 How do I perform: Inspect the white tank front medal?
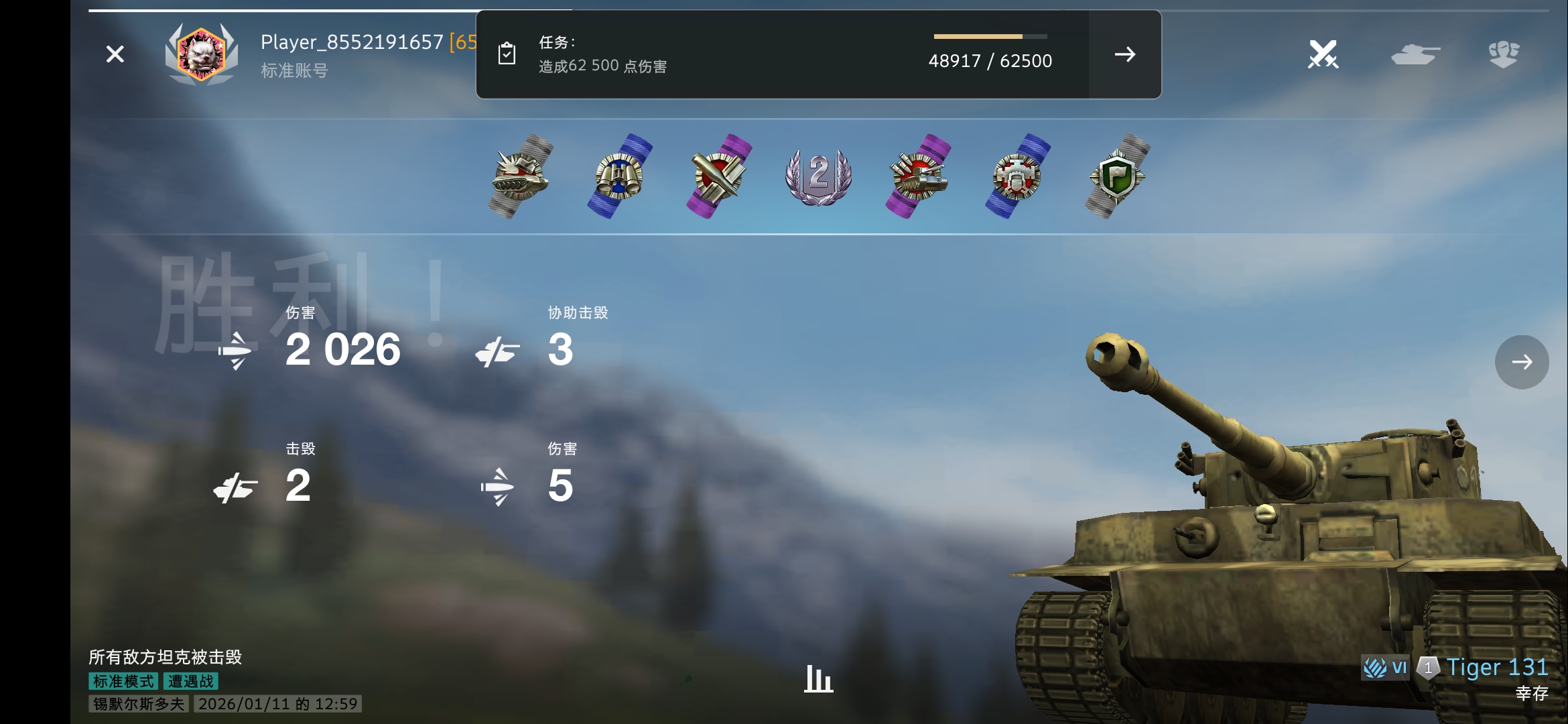click(x=1017, y=176)
